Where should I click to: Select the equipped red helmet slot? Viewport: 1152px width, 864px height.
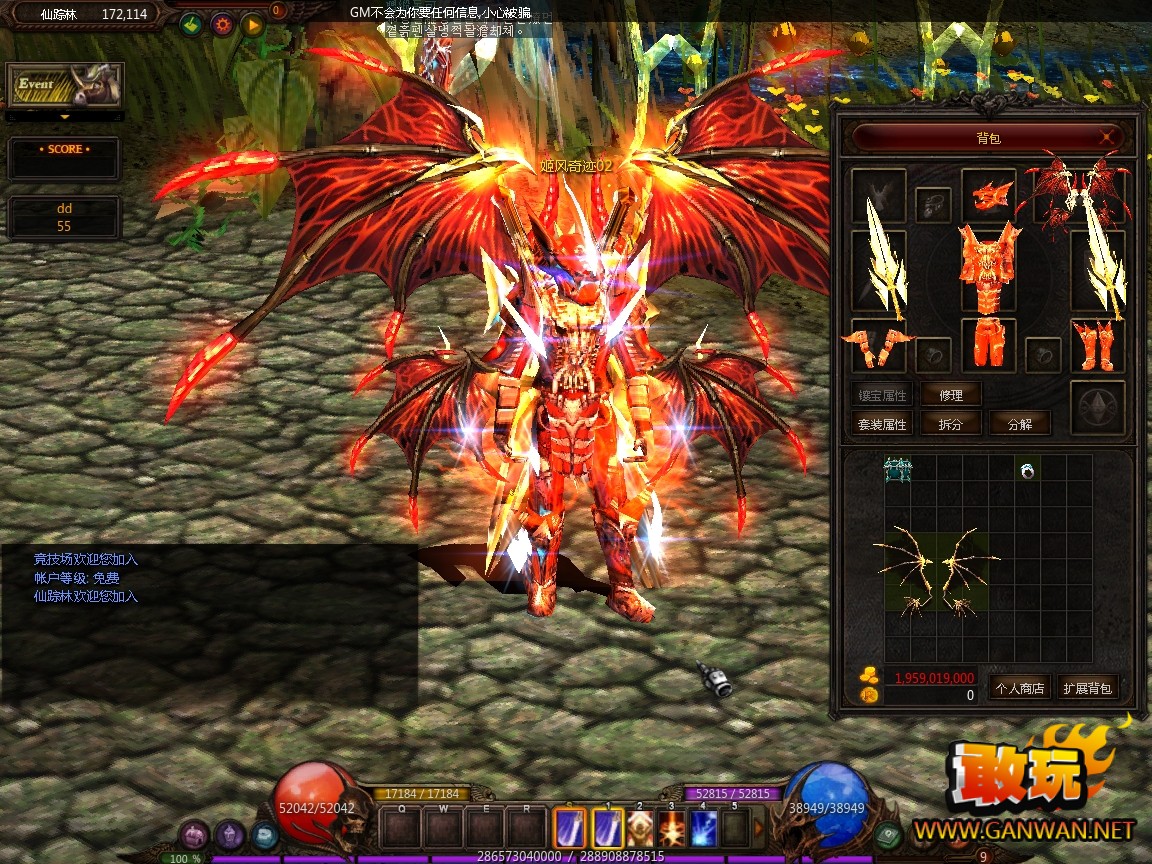[x=989, y=194]
